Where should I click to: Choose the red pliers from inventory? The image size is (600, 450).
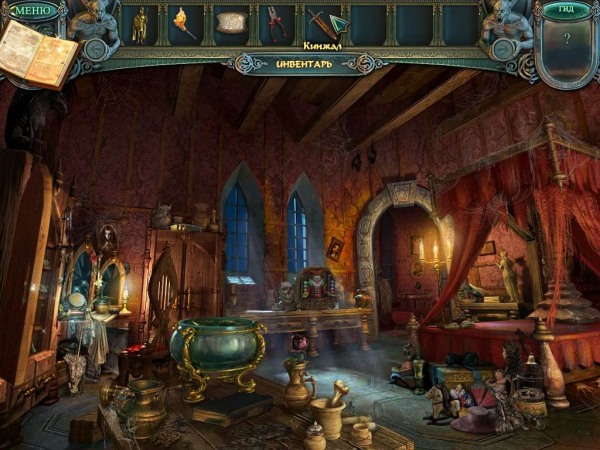[276, 23]
